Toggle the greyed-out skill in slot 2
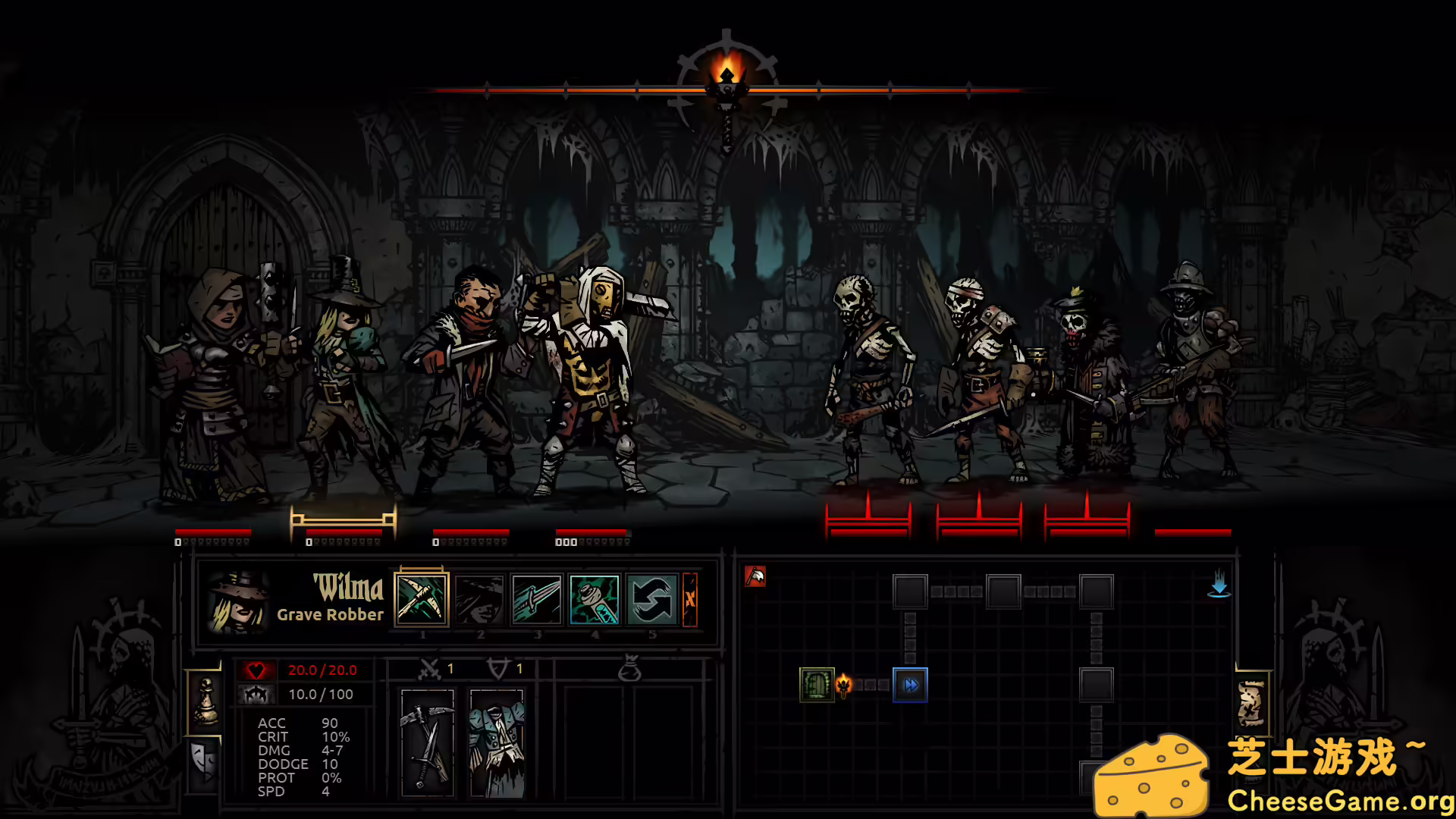Viewport: 1456px width, 819px height. (479, 599)
